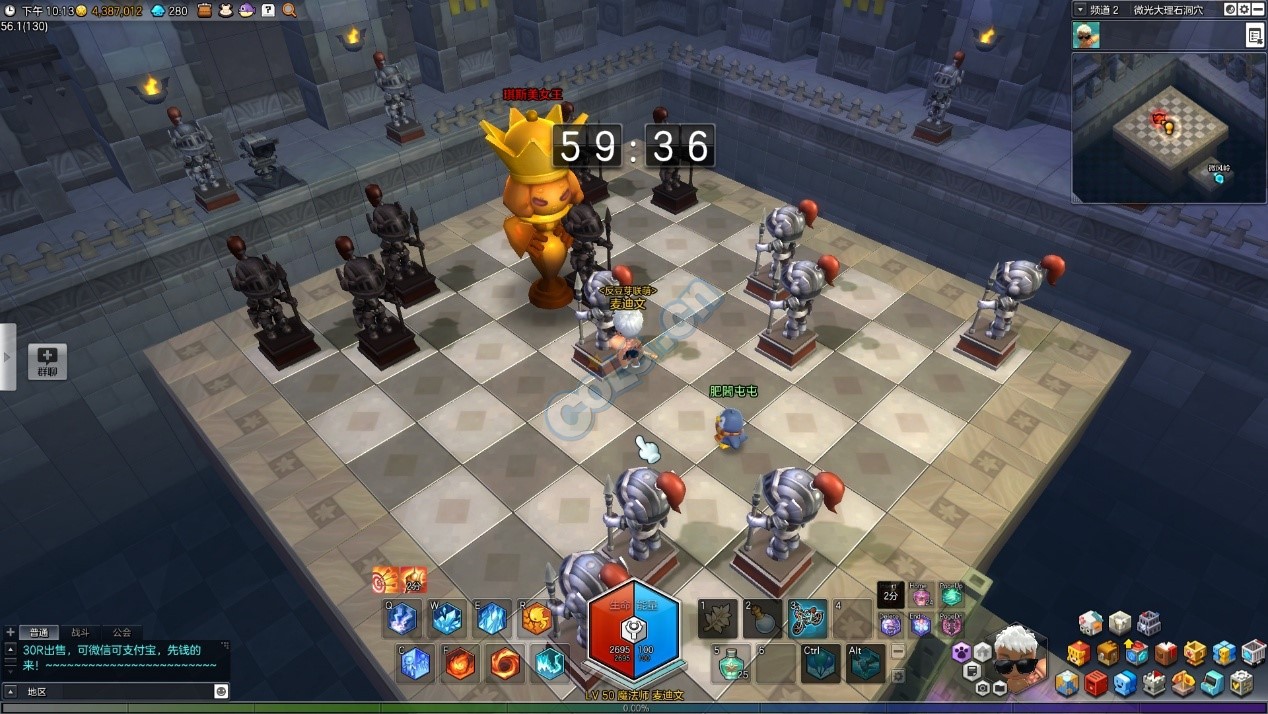Switch to the 公会 guild chat tab
Screen dimensions: 1268x714
[x=122, y=632]
